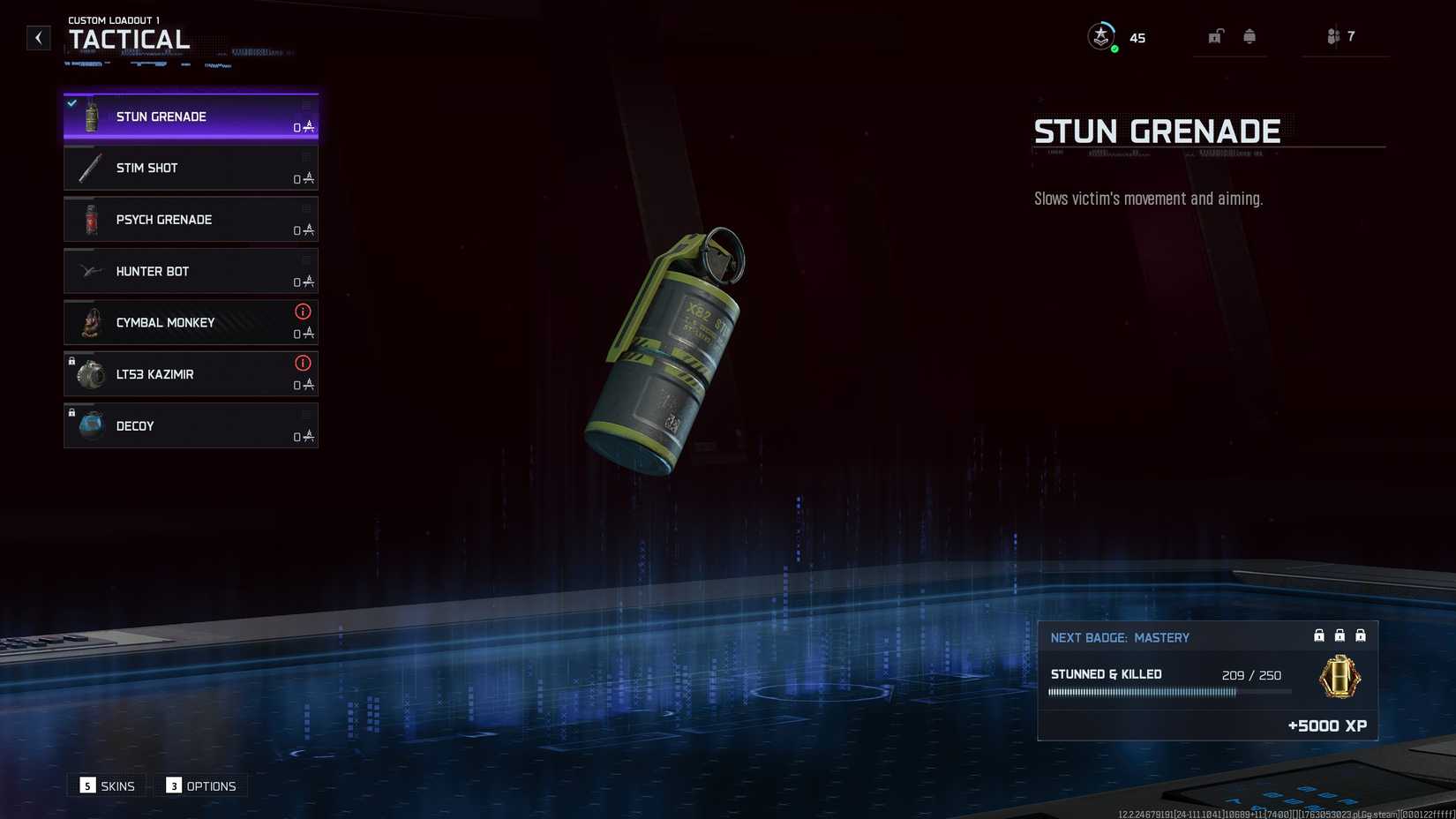1456x819 pixels.
Task: Click the checkmark on the equipped Stun Grenade
Action: tap(71, 102)
